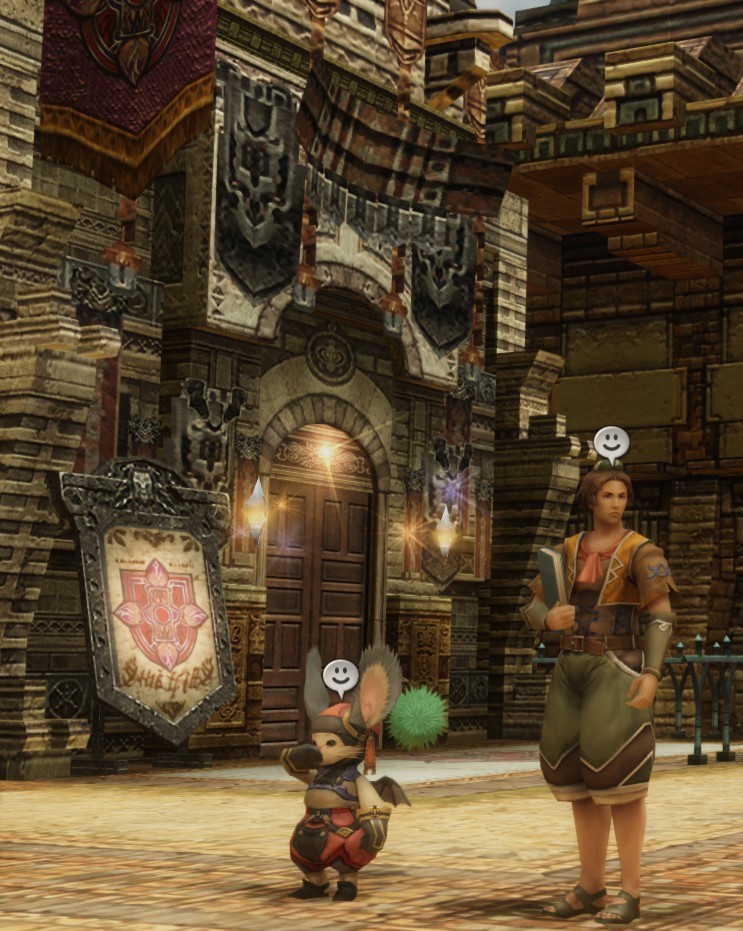Select the smiley talk icon above the man

pos(611,442)
